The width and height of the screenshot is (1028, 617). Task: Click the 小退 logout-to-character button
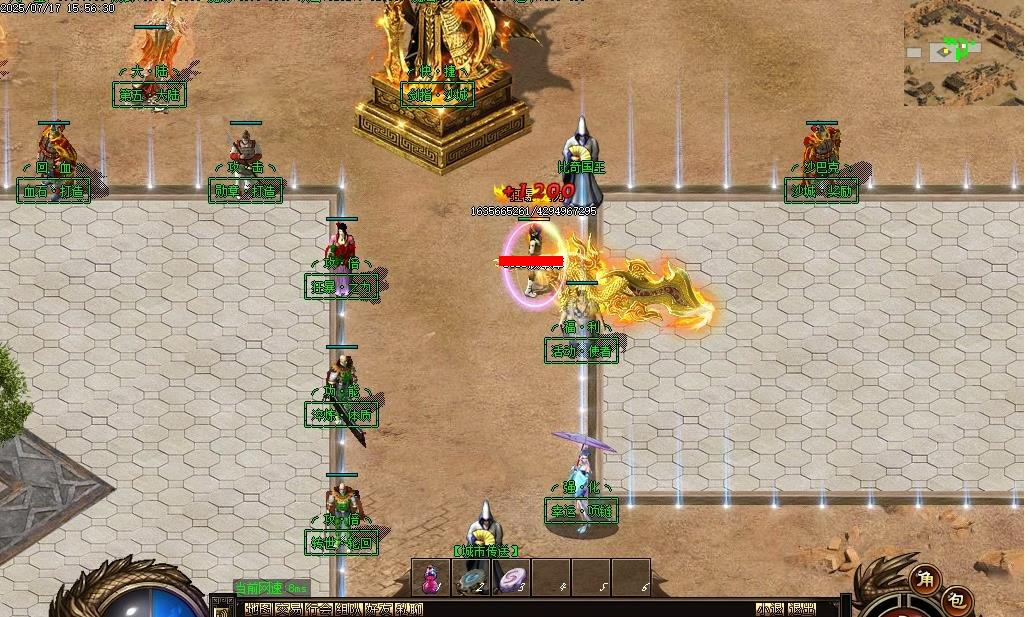770,608
